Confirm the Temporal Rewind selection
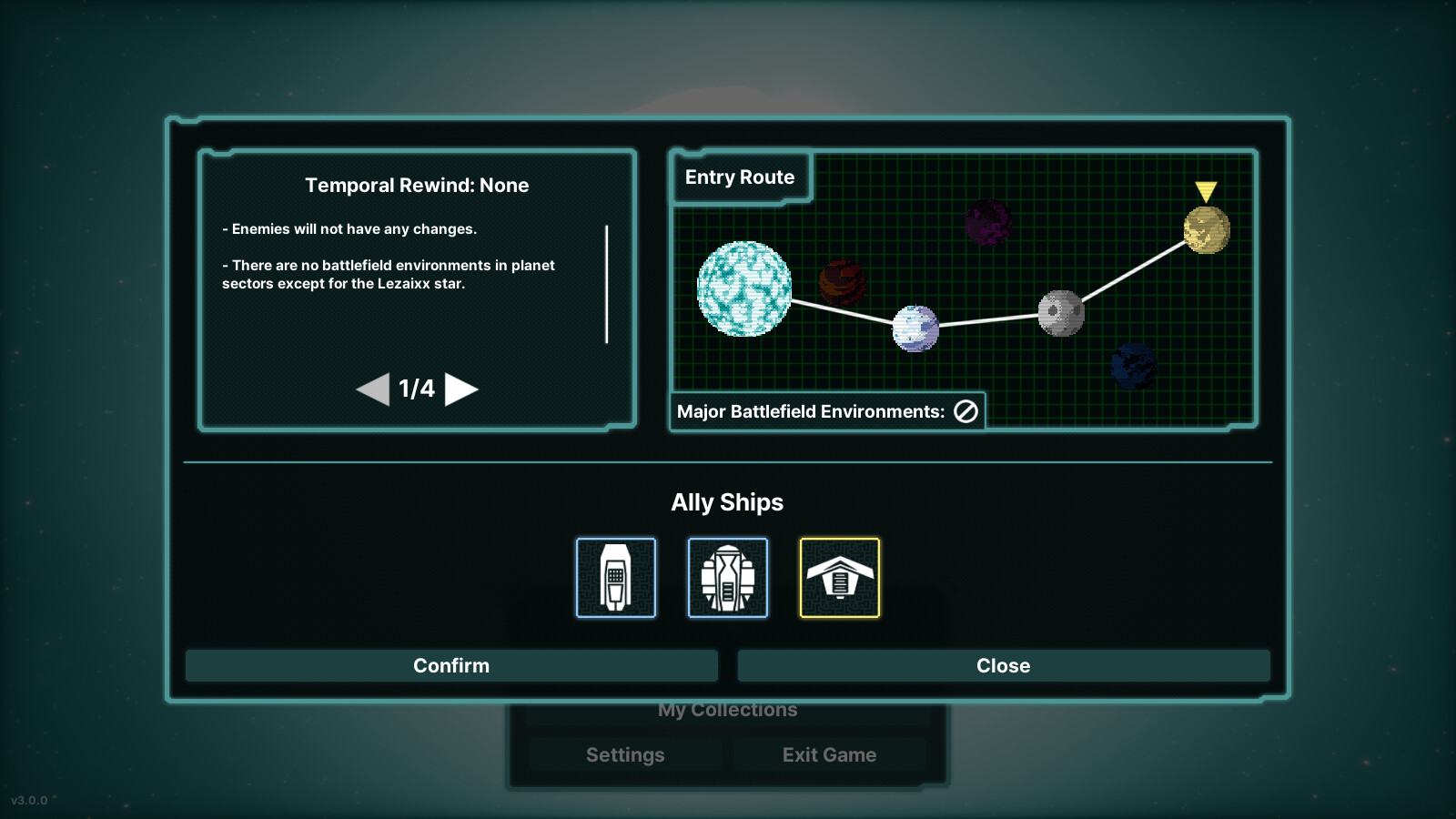 451,665
